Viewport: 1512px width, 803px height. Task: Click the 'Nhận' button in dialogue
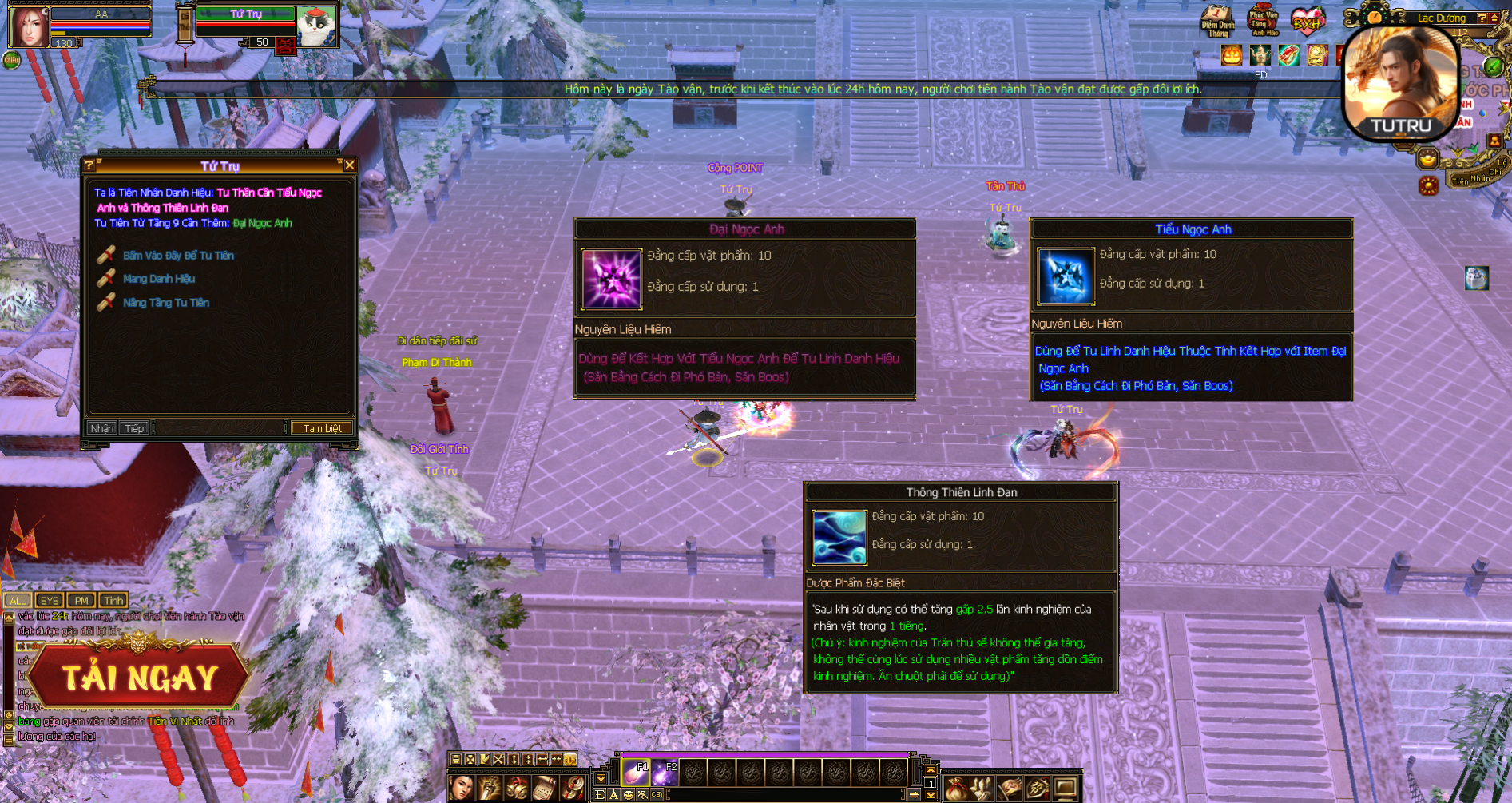coord(101,428)
